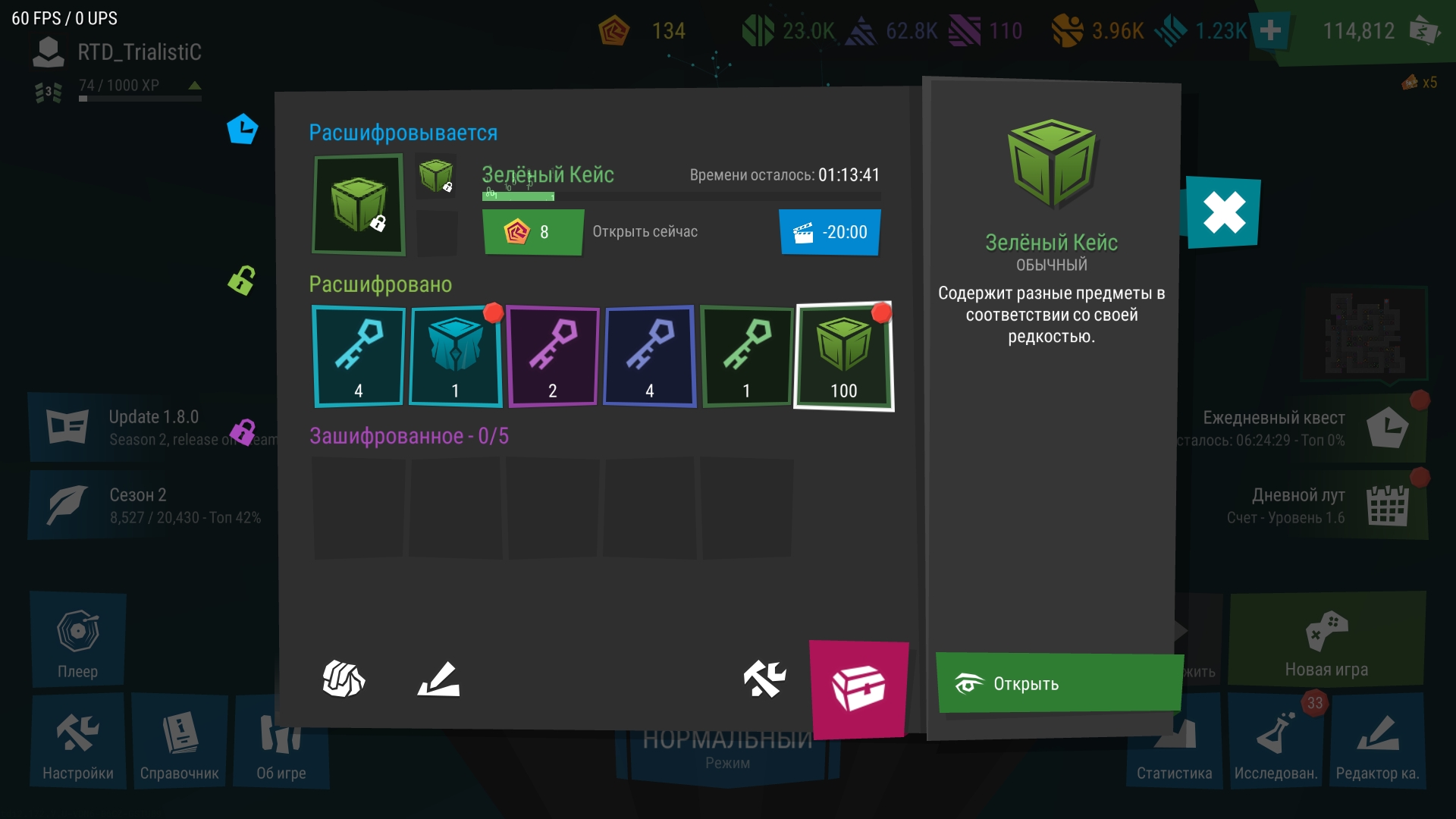Pay 8 gems to open case now
The height and width of the screenshot is (819, 1456).
click(x=532, y=232)
